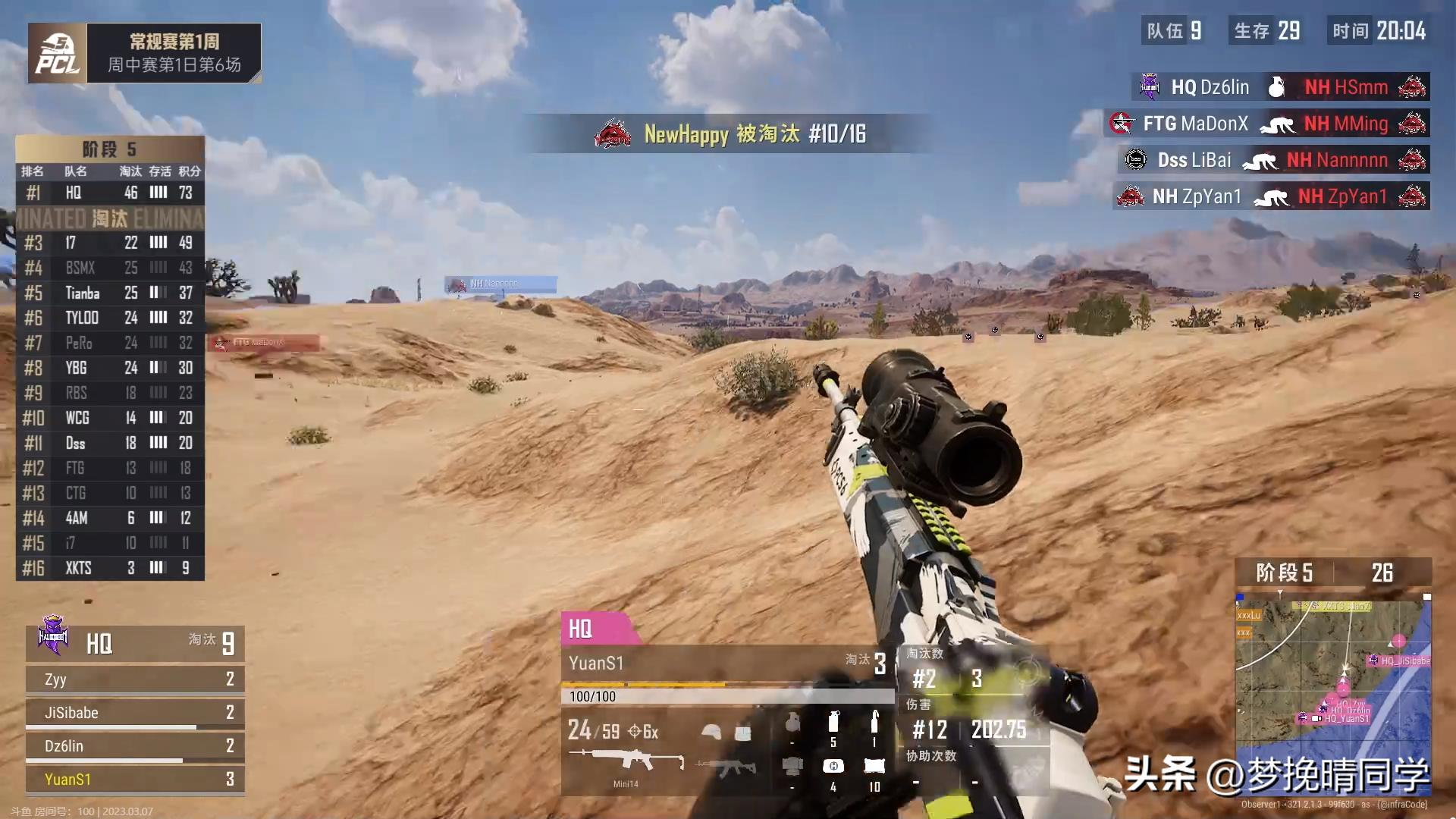Choose the TYLOO row in the standings
1456x819 pixels.
pyautogui.click(x=110, y=318)
